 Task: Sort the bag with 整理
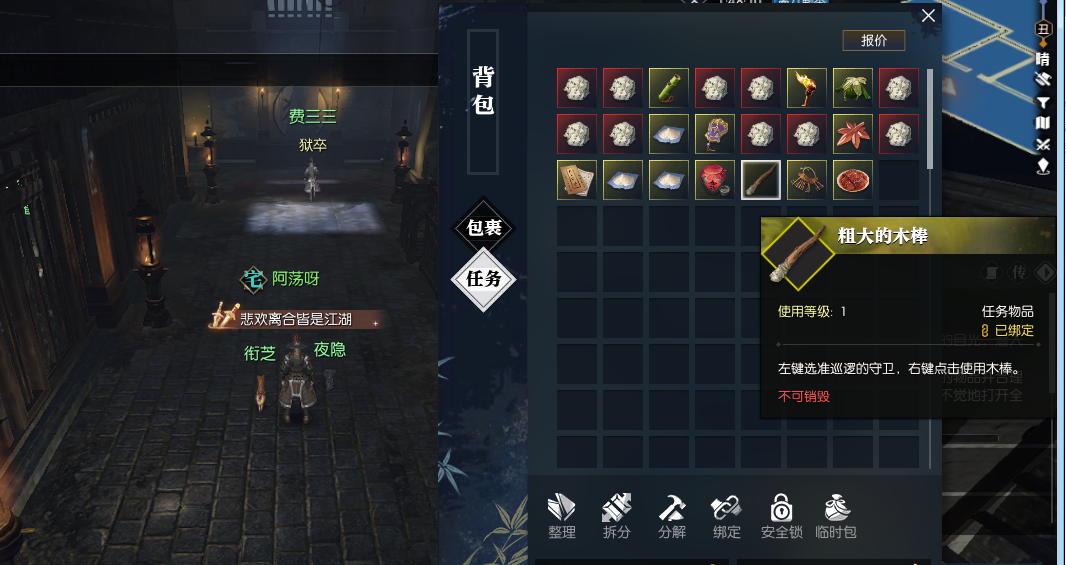tap(562, 517)
